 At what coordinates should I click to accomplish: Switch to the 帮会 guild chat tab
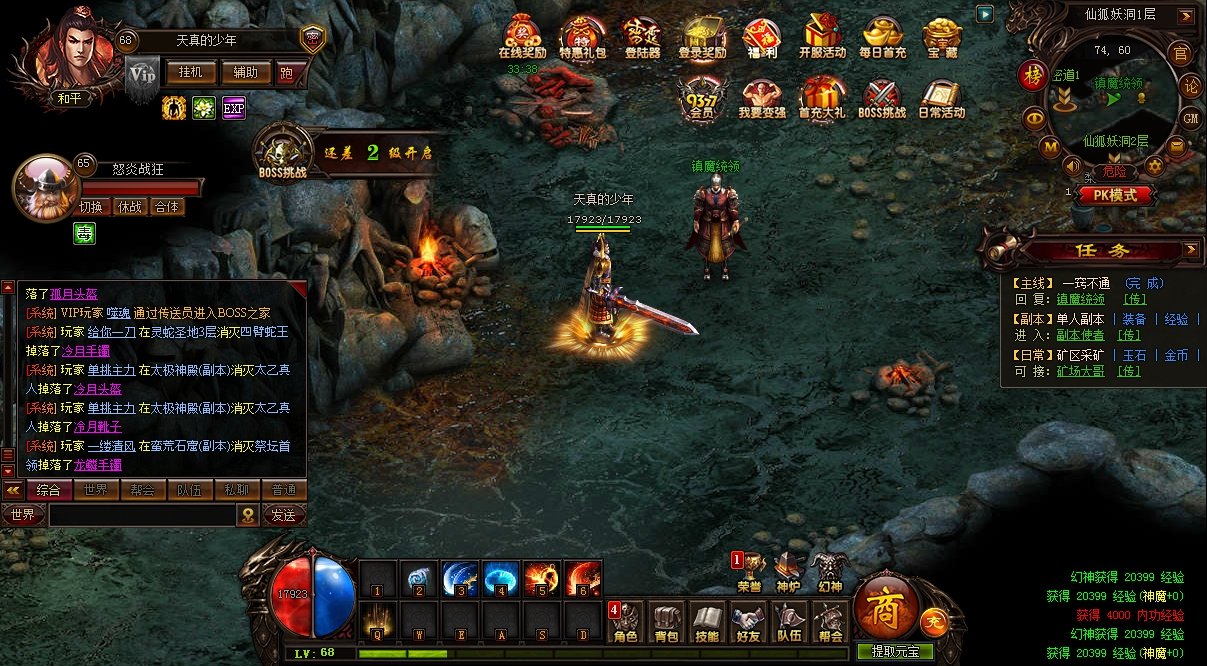143,490
